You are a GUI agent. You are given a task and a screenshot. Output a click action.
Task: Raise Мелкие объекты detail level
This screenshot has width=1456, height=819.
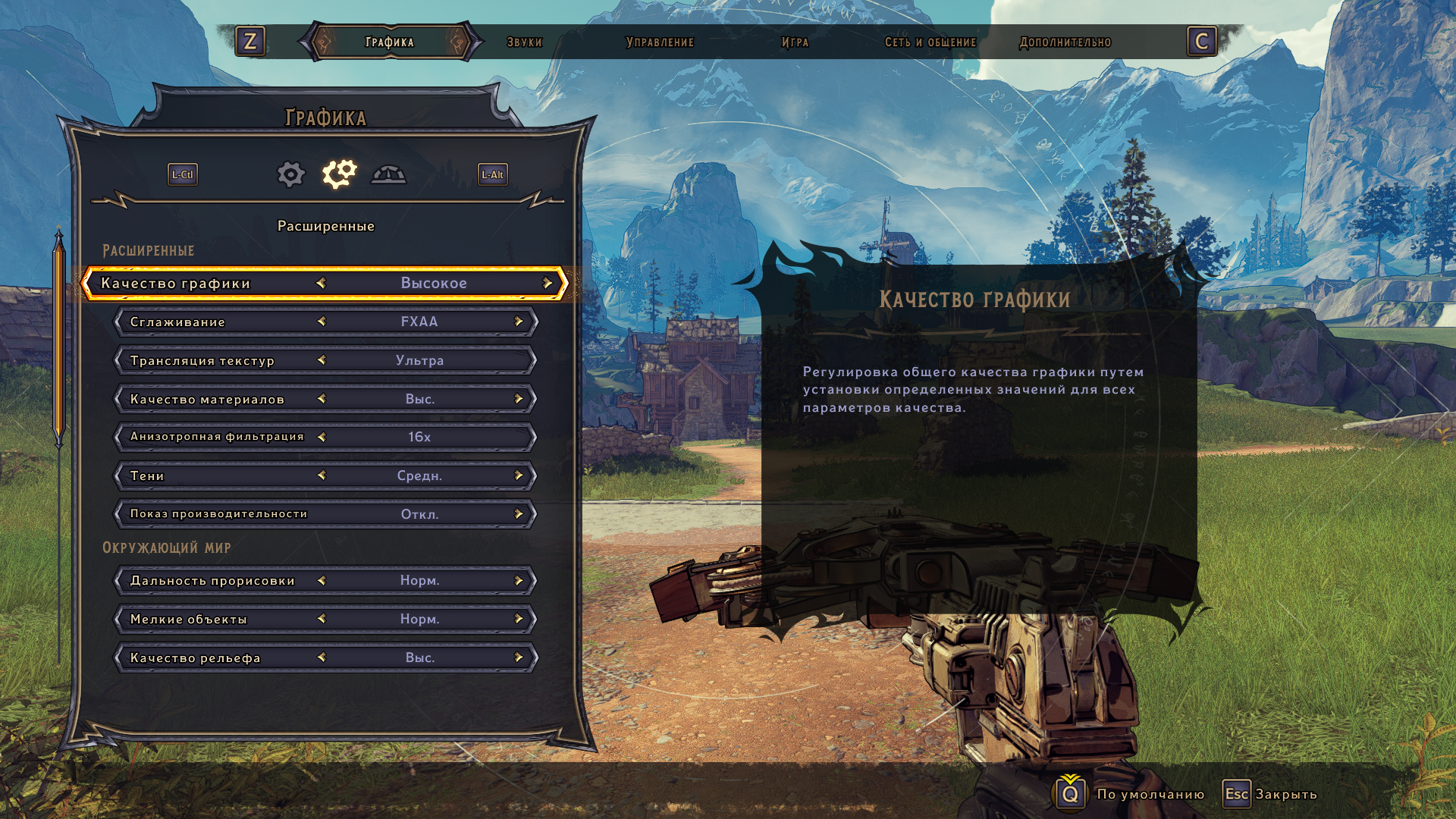pos(519,620)
